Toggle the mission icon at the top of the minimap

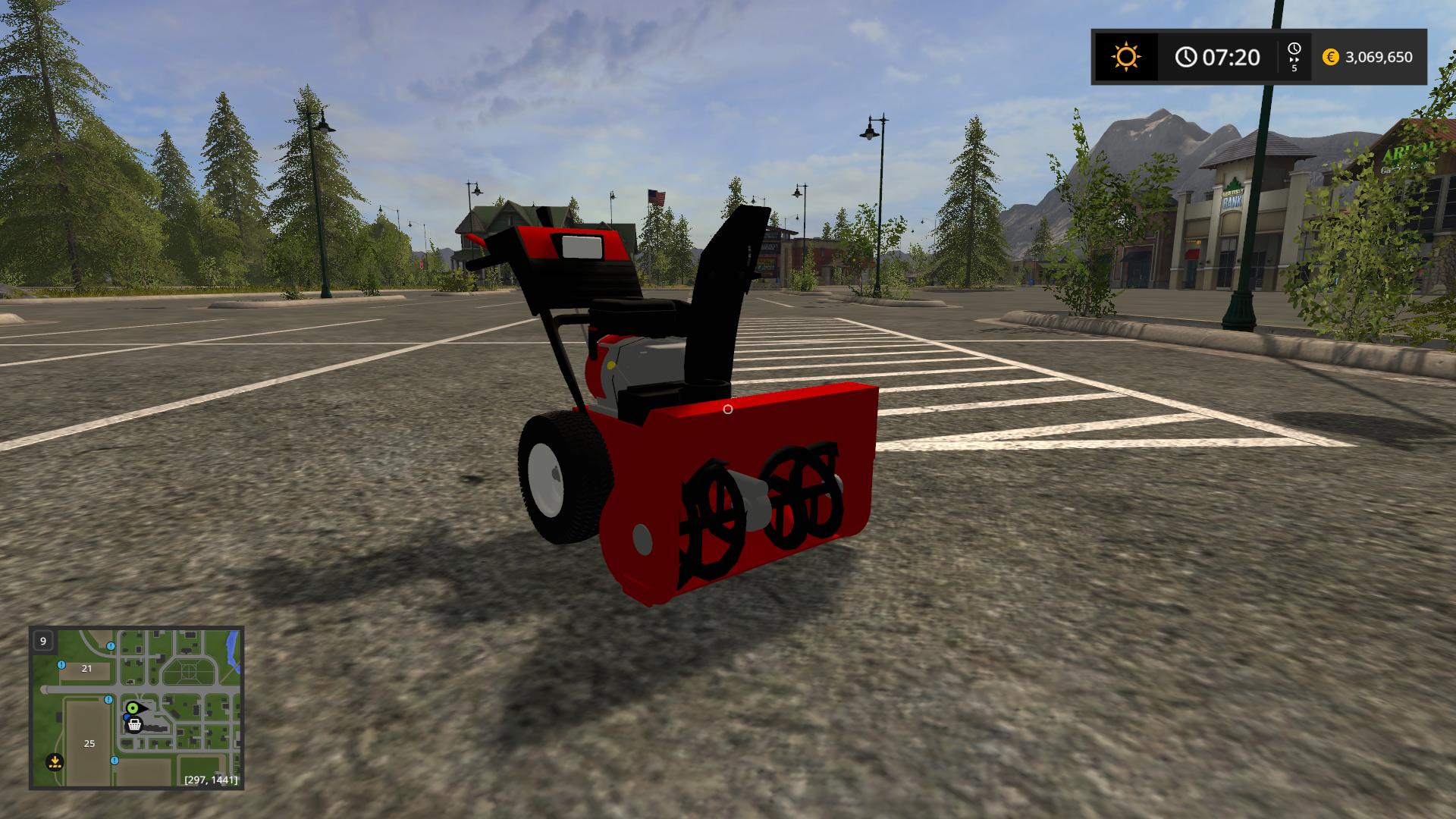pyautogui.click(x=111, y=646)
